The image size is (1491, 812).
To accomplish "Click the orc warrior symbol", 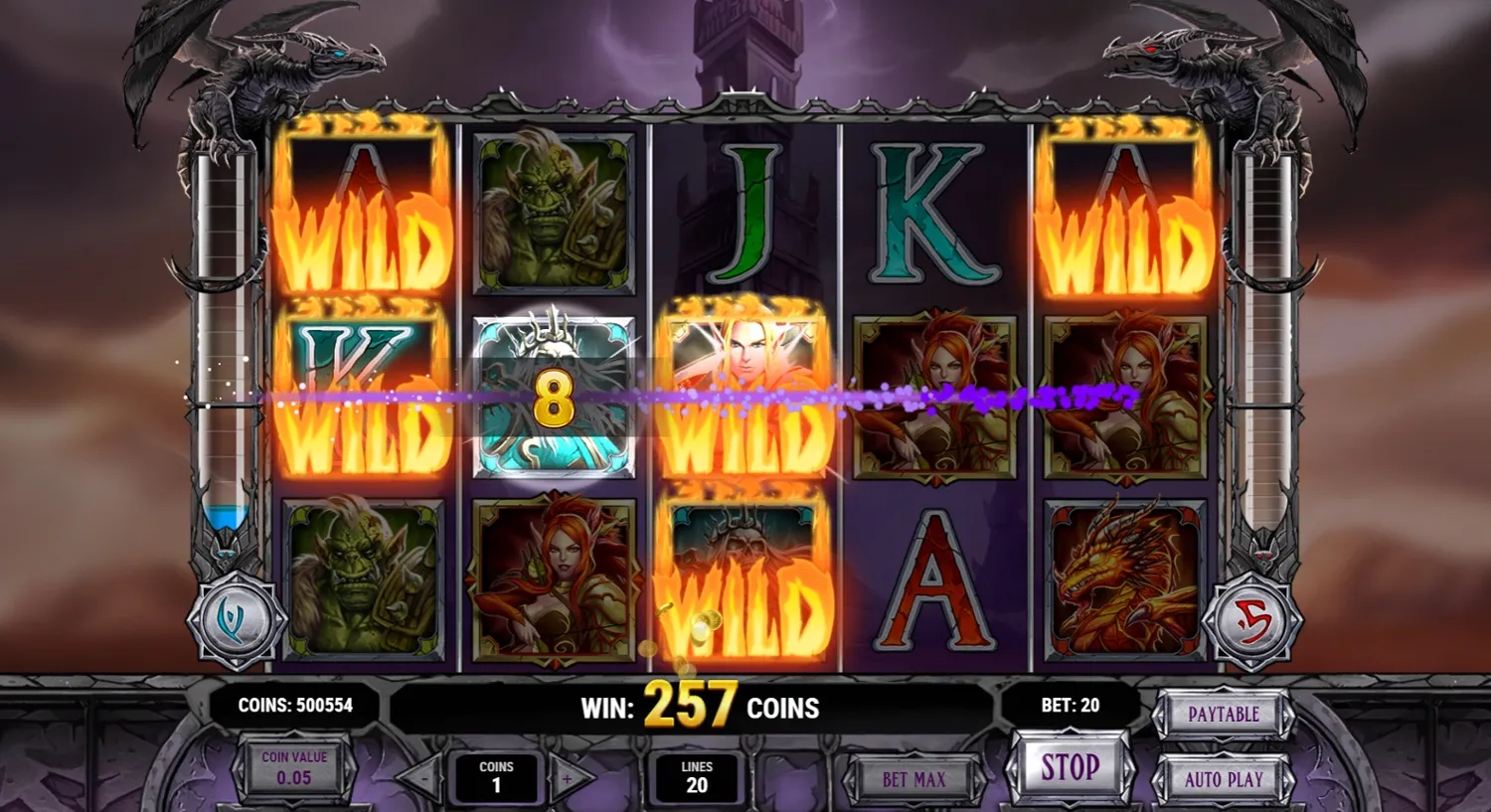I will tap(553, 214).
